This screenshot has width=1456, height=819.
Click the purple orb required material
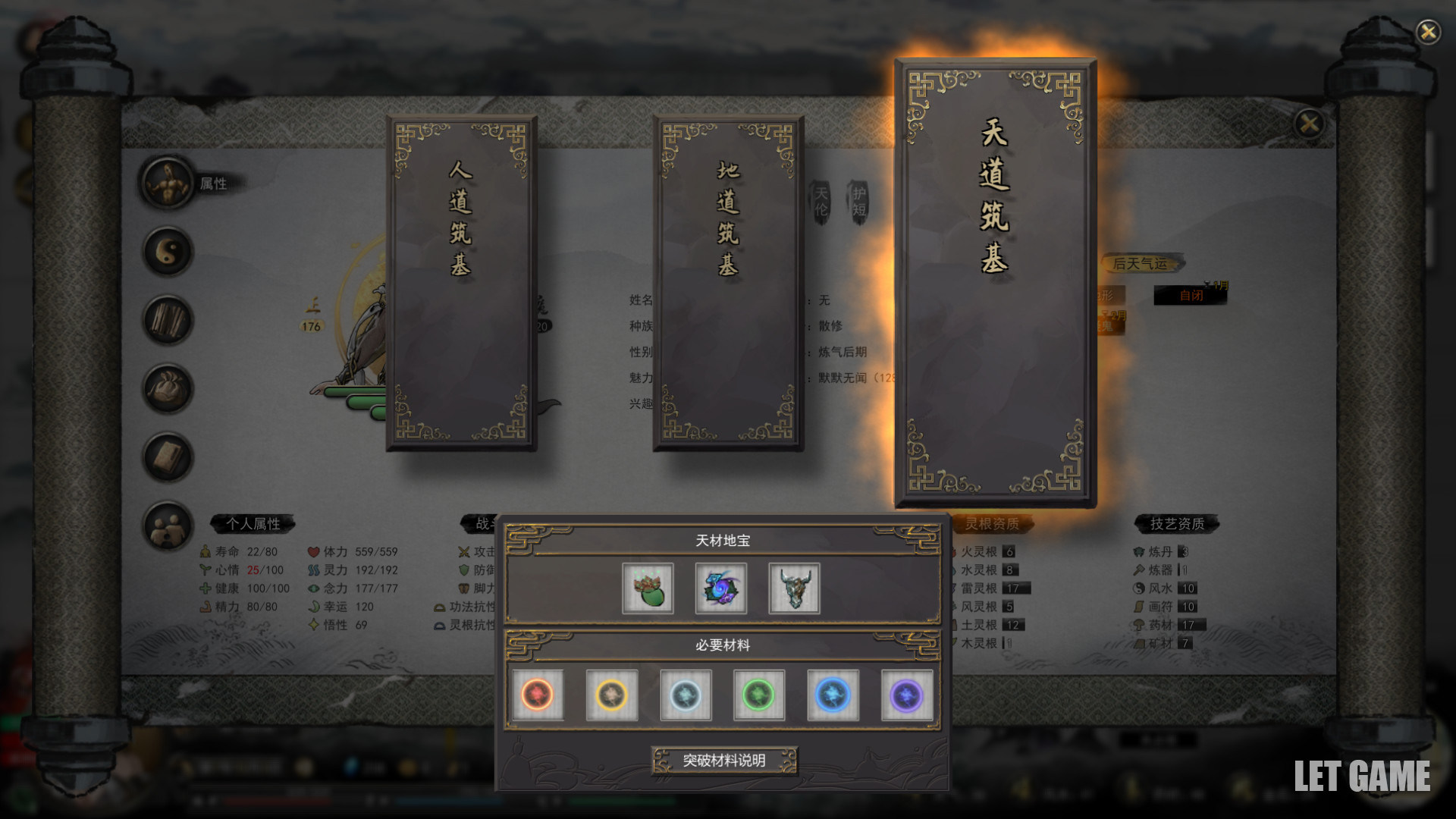coord(907,695)
